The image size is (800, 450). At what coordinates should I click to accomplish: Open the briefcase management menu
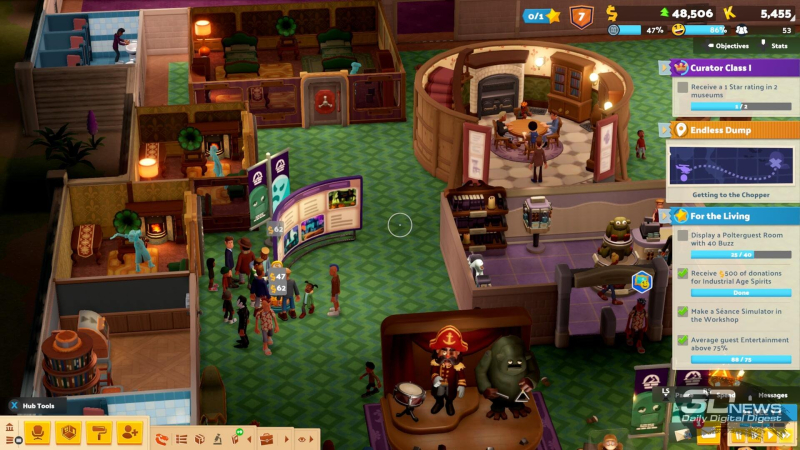point(266,438)
